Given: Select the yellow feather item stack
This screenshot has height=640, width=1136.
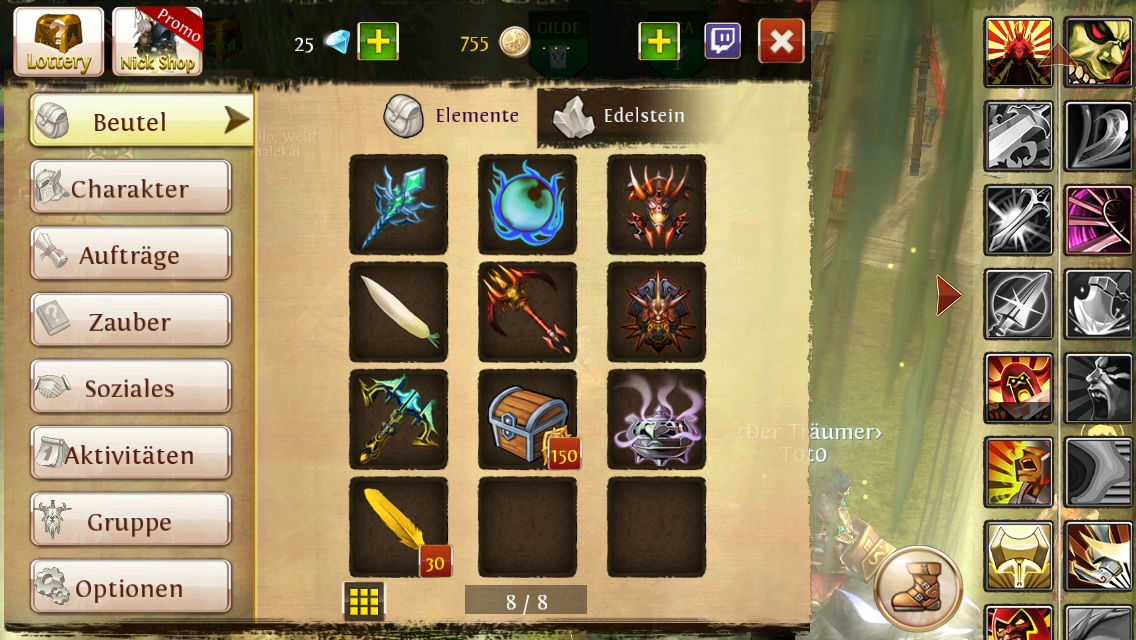Looking at the screenshot, I should [x=398, y=527].
